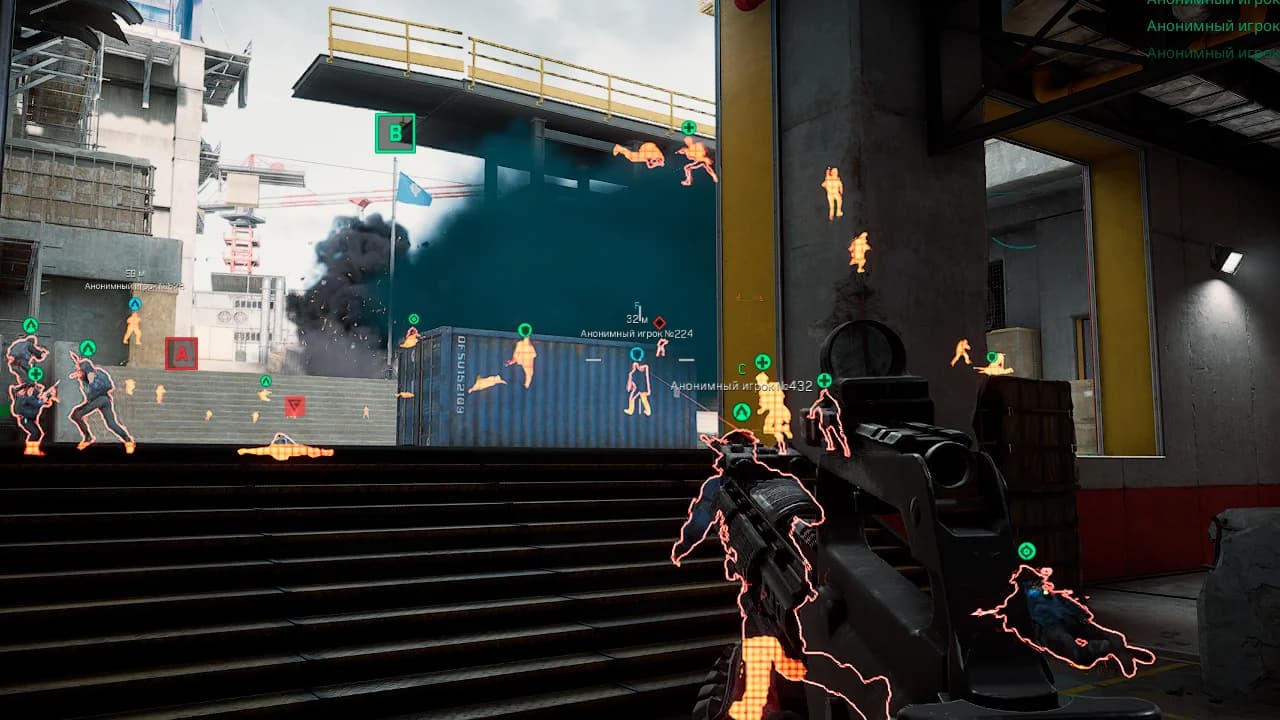Viewport: 1280px width, 720px height.
Task: Click the green arrow icon below Objective A
Action: click(265, 383)
